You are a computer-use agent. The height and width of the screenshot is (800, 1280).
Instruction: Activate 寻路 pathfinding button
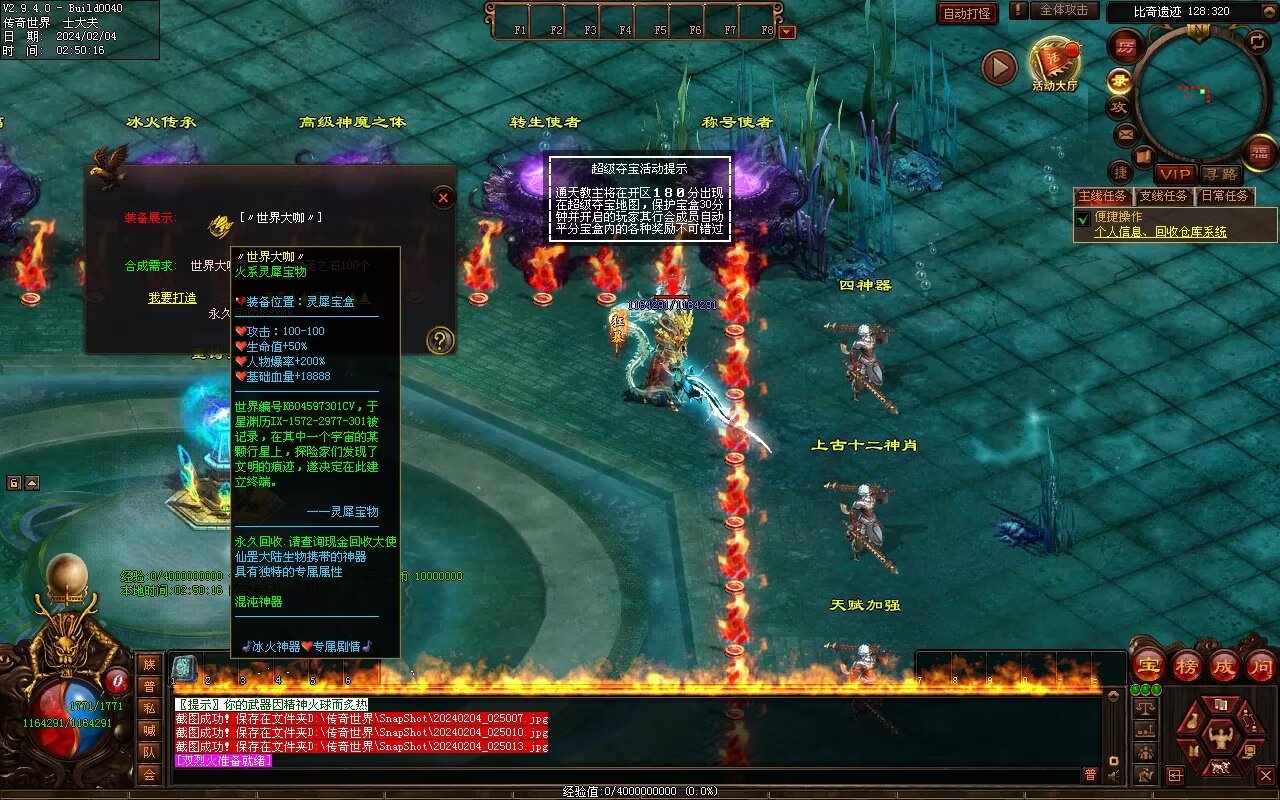[x=1219, y=174]
